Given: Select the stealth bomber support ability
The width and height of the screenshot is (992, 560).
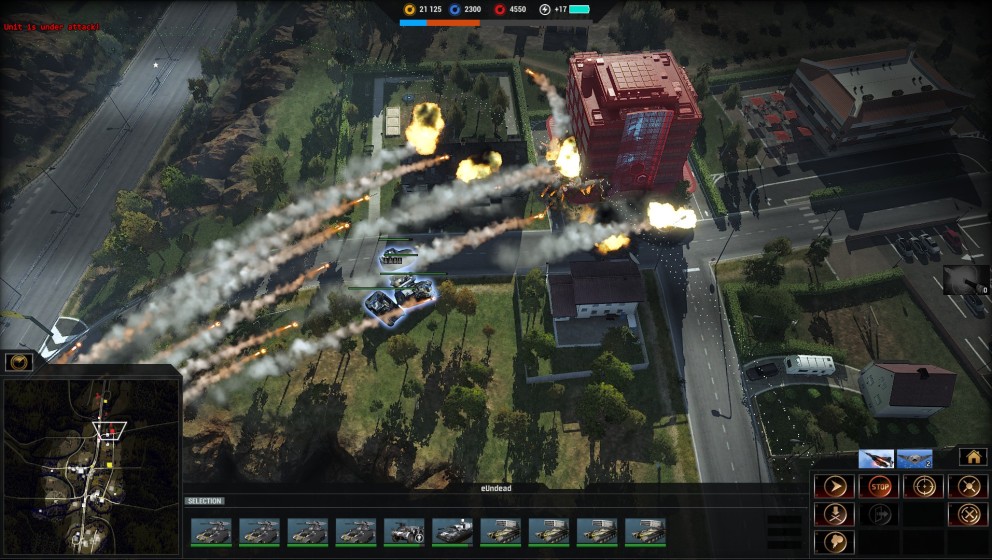Looking at the screenshot, I should [x=915, y=459].
